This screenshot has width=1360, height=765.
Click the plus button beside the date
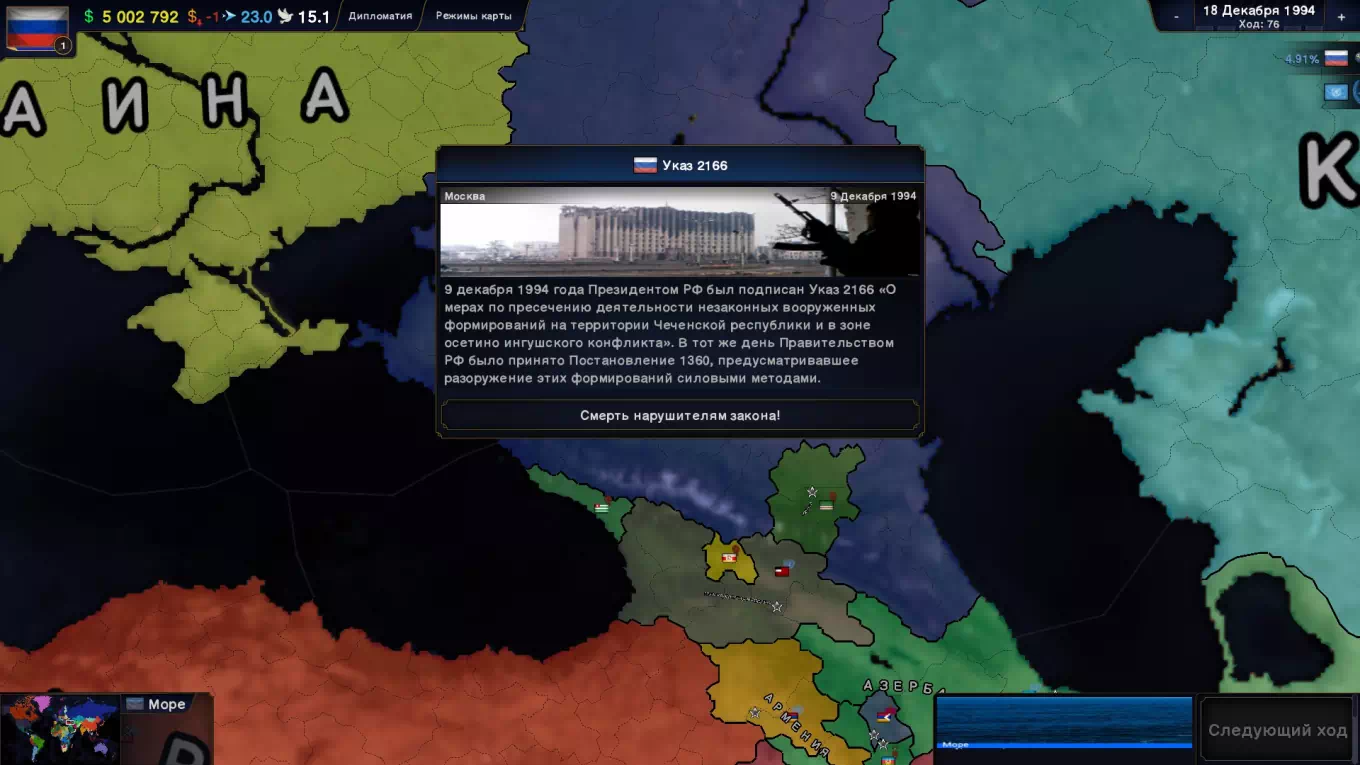[1341, 17]
